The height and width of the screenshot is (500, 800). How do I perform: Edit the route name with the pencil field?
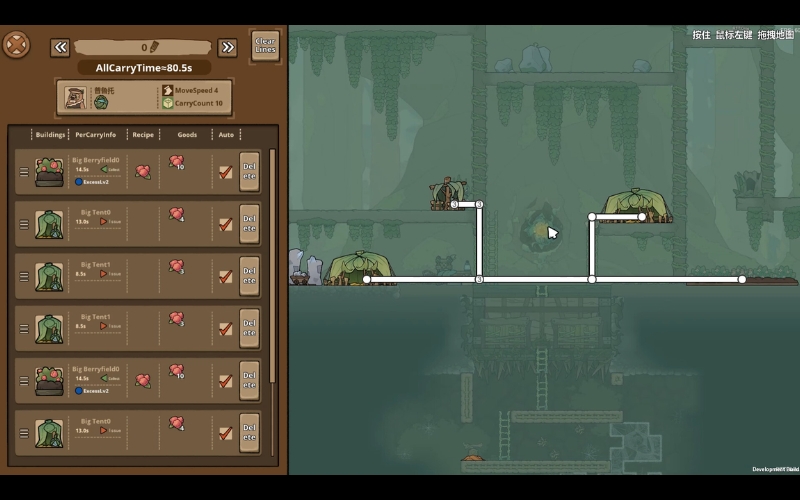click(143, 47)
